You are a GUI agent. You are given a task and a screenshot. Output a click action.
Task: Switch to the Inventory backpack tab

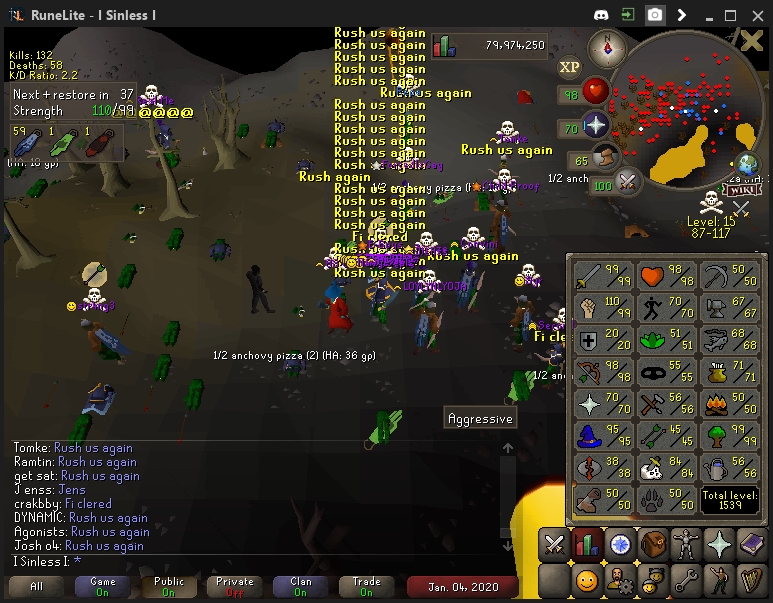(652, 545)
